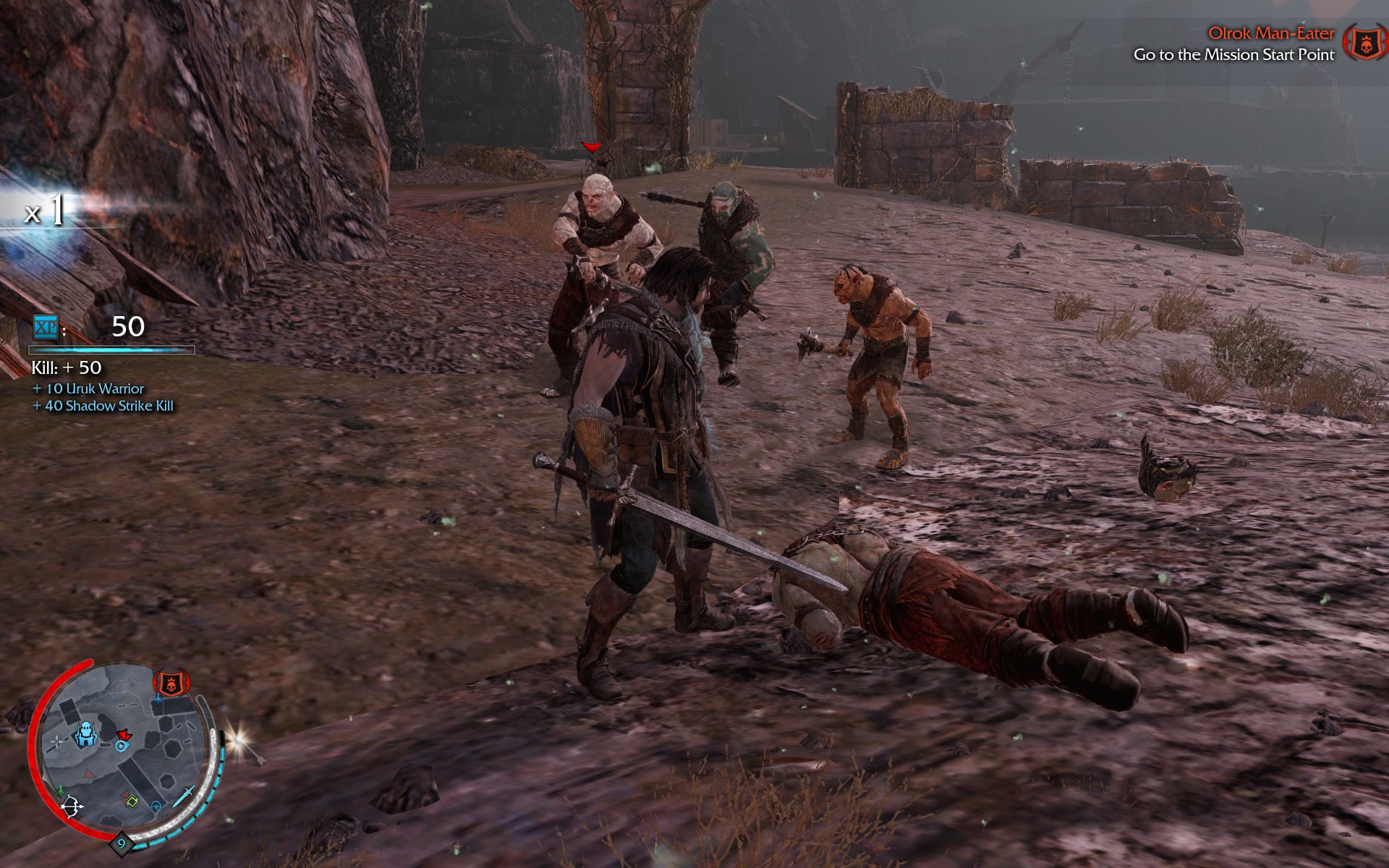Click the blue eye player marker on minimap
1389x868 pixels.
pyautogui.click(x=122, y=746)
